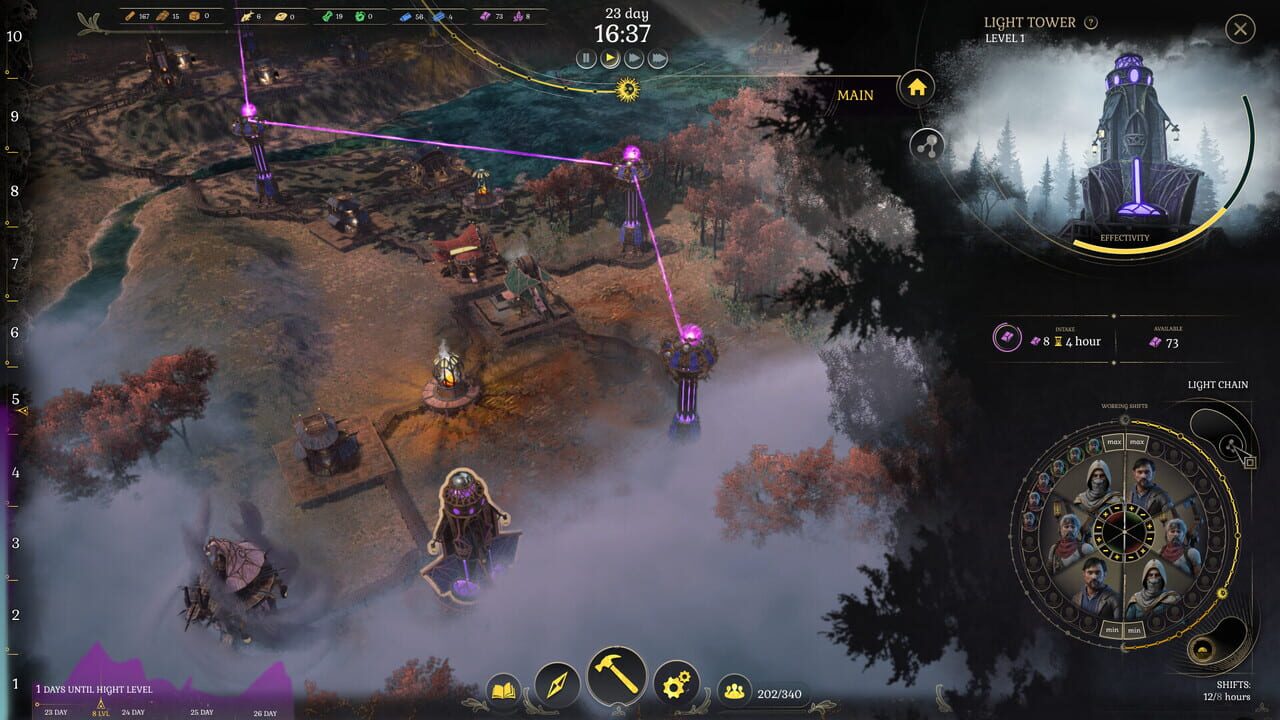This screenshot has height=720, width=1280.
Task: Toggle the Light Chain switch on the shift wheel
Action: coord(1229,445)
